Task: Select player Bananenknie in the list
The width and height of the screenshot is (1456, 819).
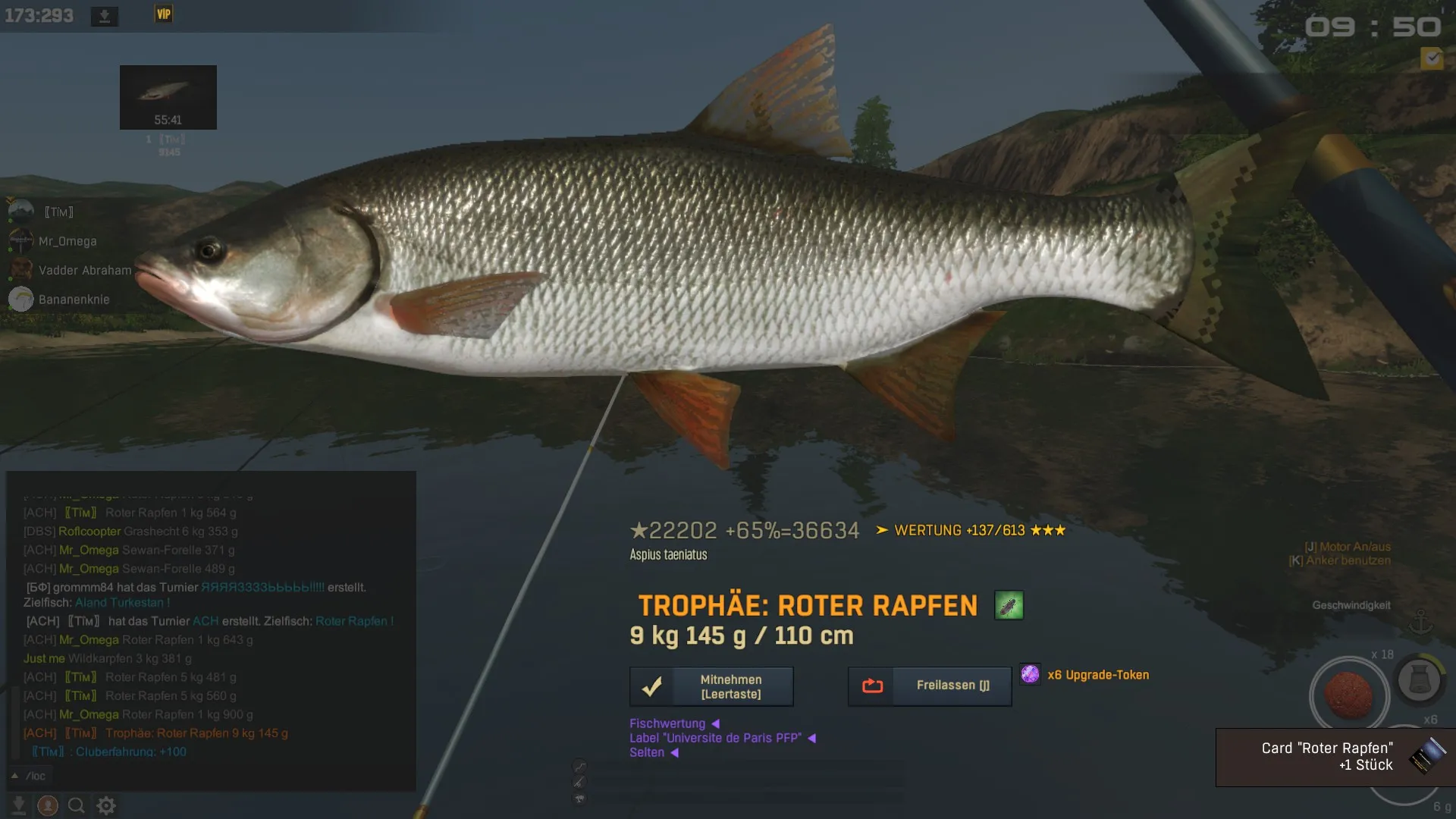Action: (x=74, y=300)
